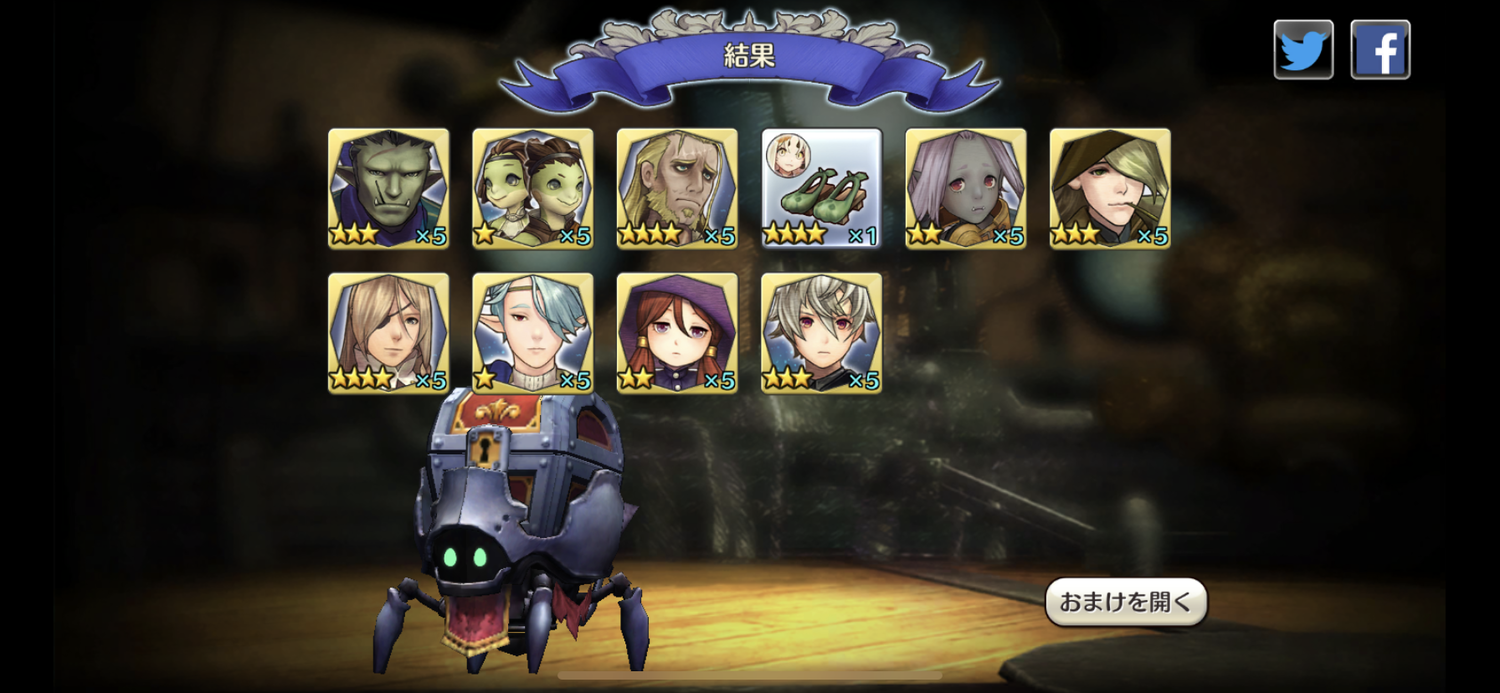Choose the blond bearded man tile
Screen dimensions: 1500x693
coord(677,188)
